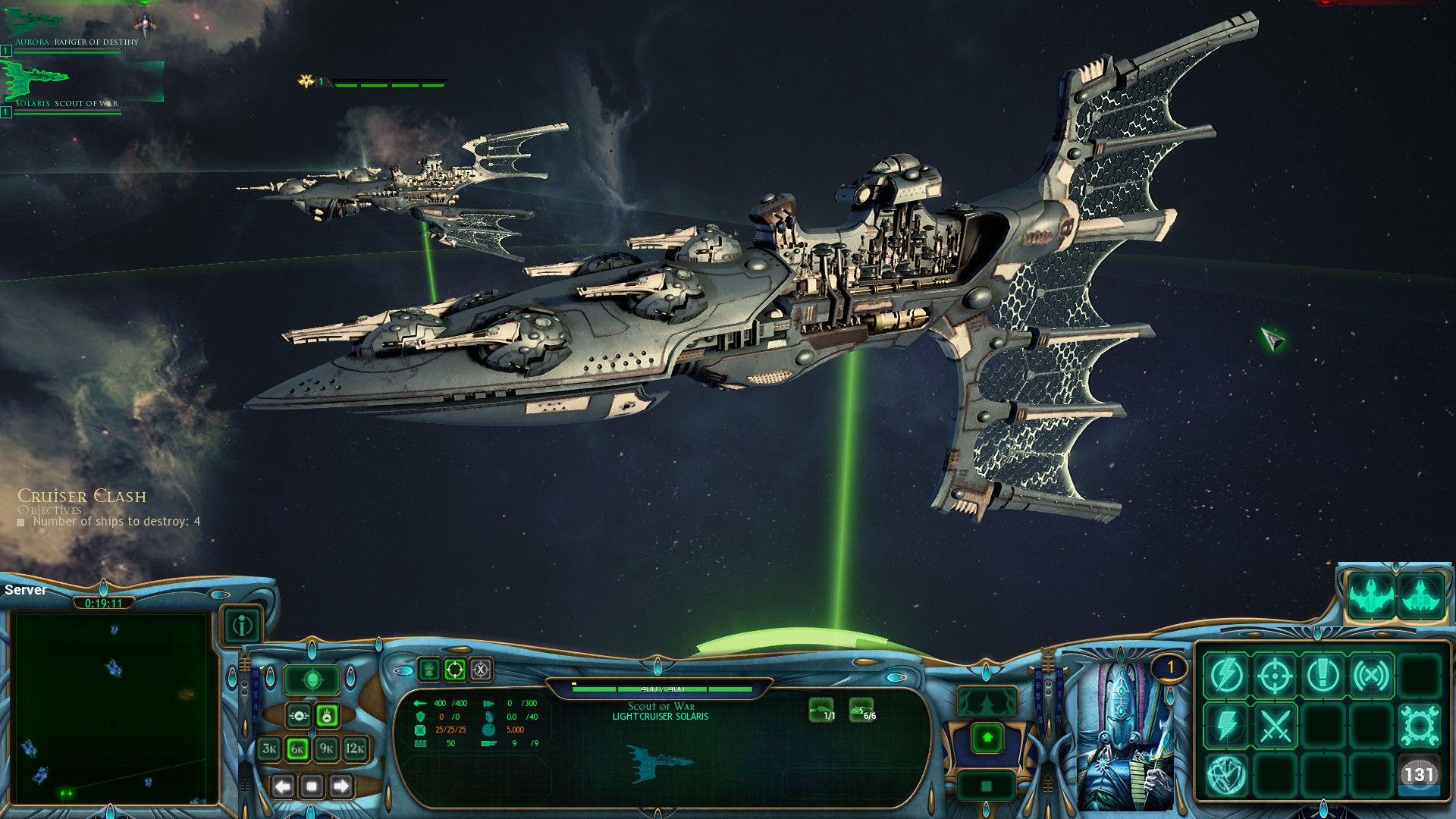This screenshot has height=819, width=1456.
Task: Toggle the crosshair targeting stance icon
Action: tap(455, 670)
